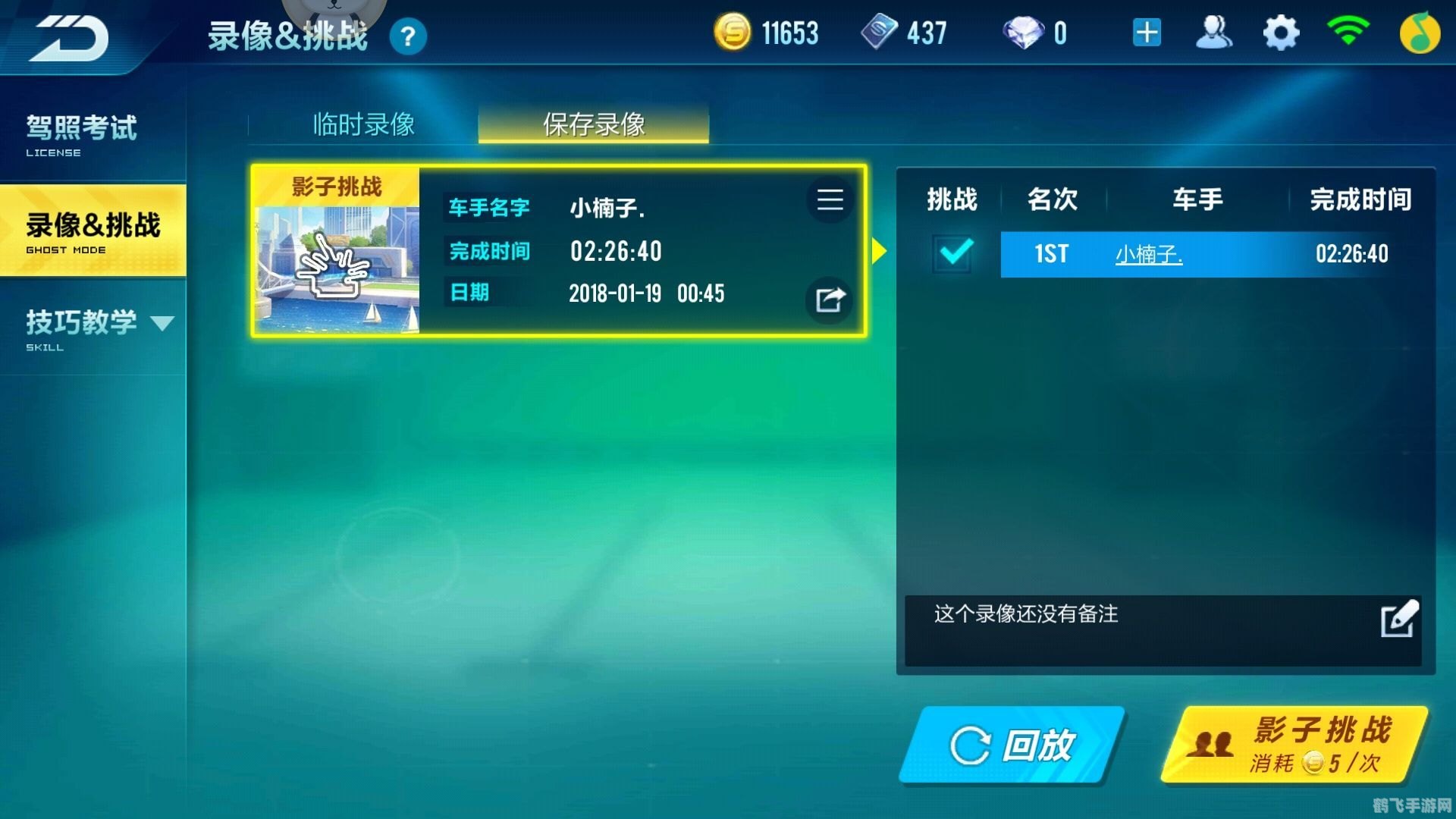Click the share/export icon on the replay card
Image resolution: width=1456 pixels, height=819 pixels.
tap(830, 300)
